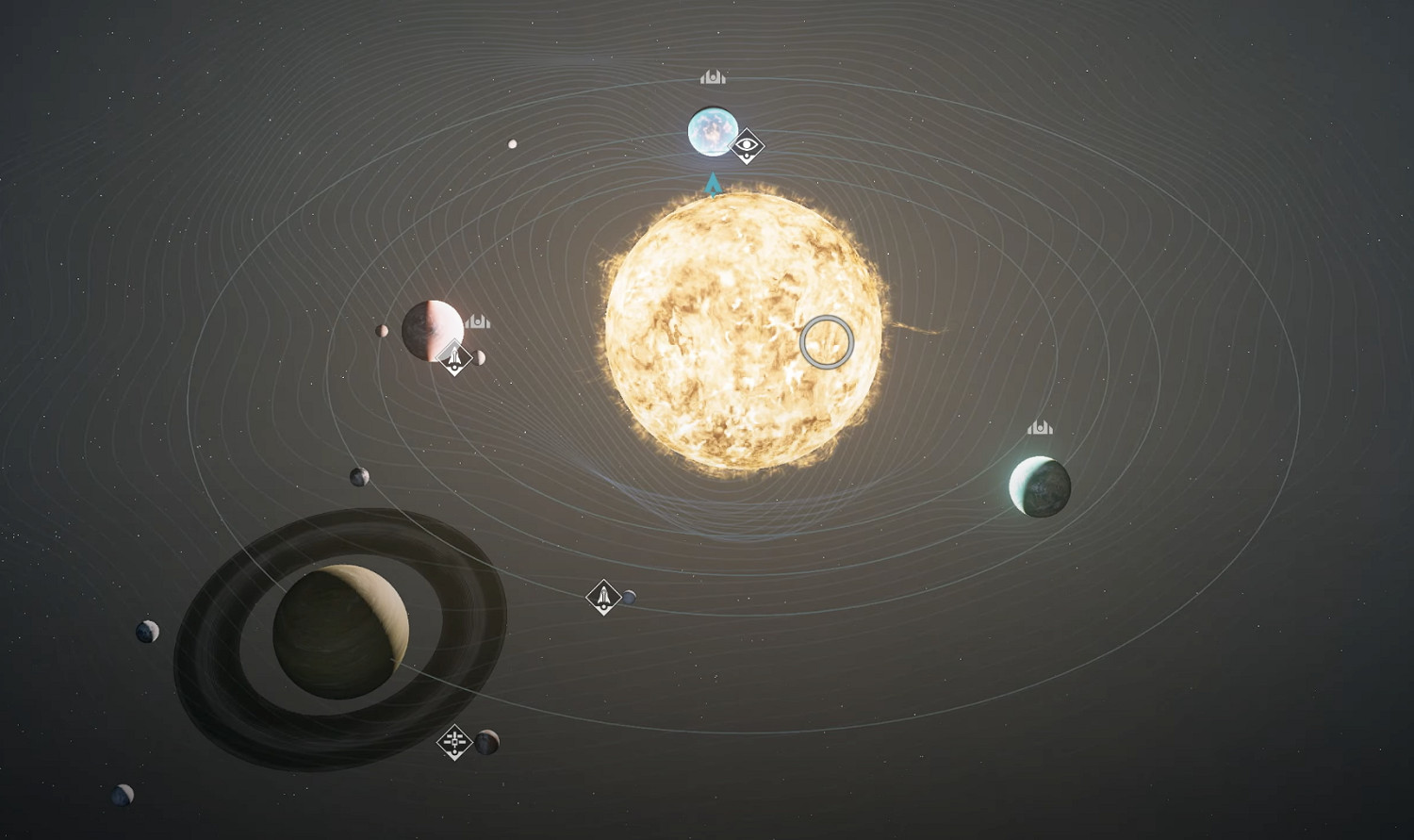Select the rose-colored planet on the left

tap(434, 330)
